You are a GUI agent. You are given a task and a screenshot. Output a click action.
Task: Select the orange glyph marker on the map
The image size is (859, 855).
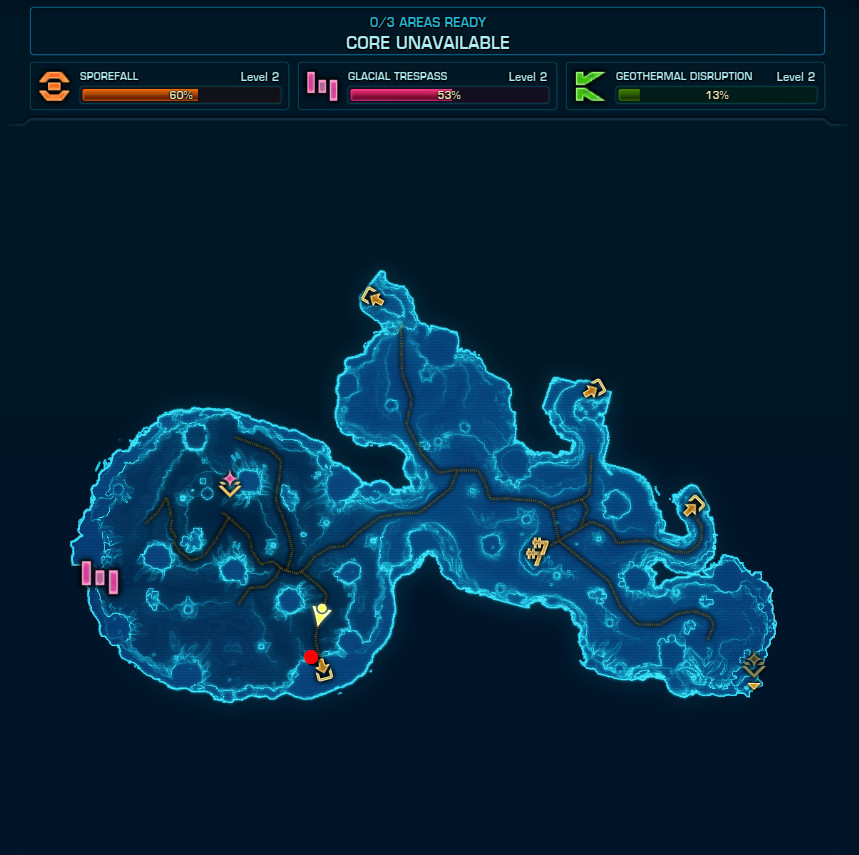pyautogui.click(x=538, y=551)
